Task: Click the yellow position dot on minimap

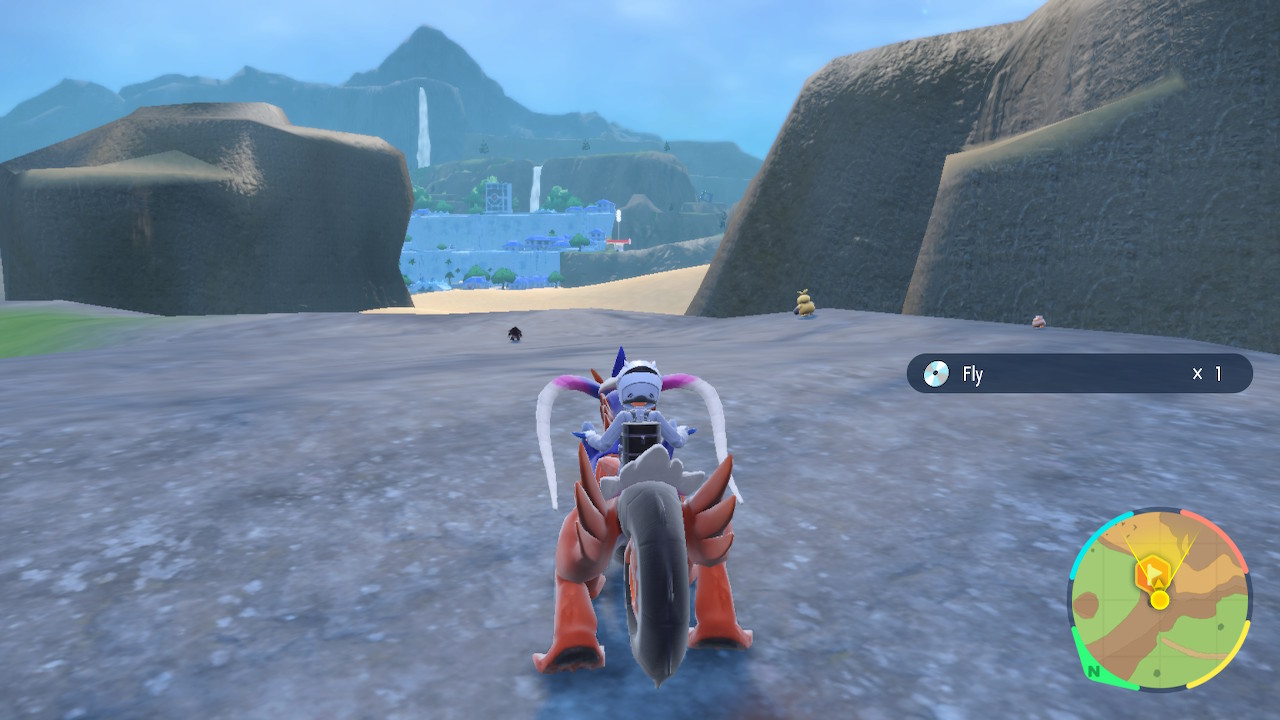Action: (x=1159, y=599)
